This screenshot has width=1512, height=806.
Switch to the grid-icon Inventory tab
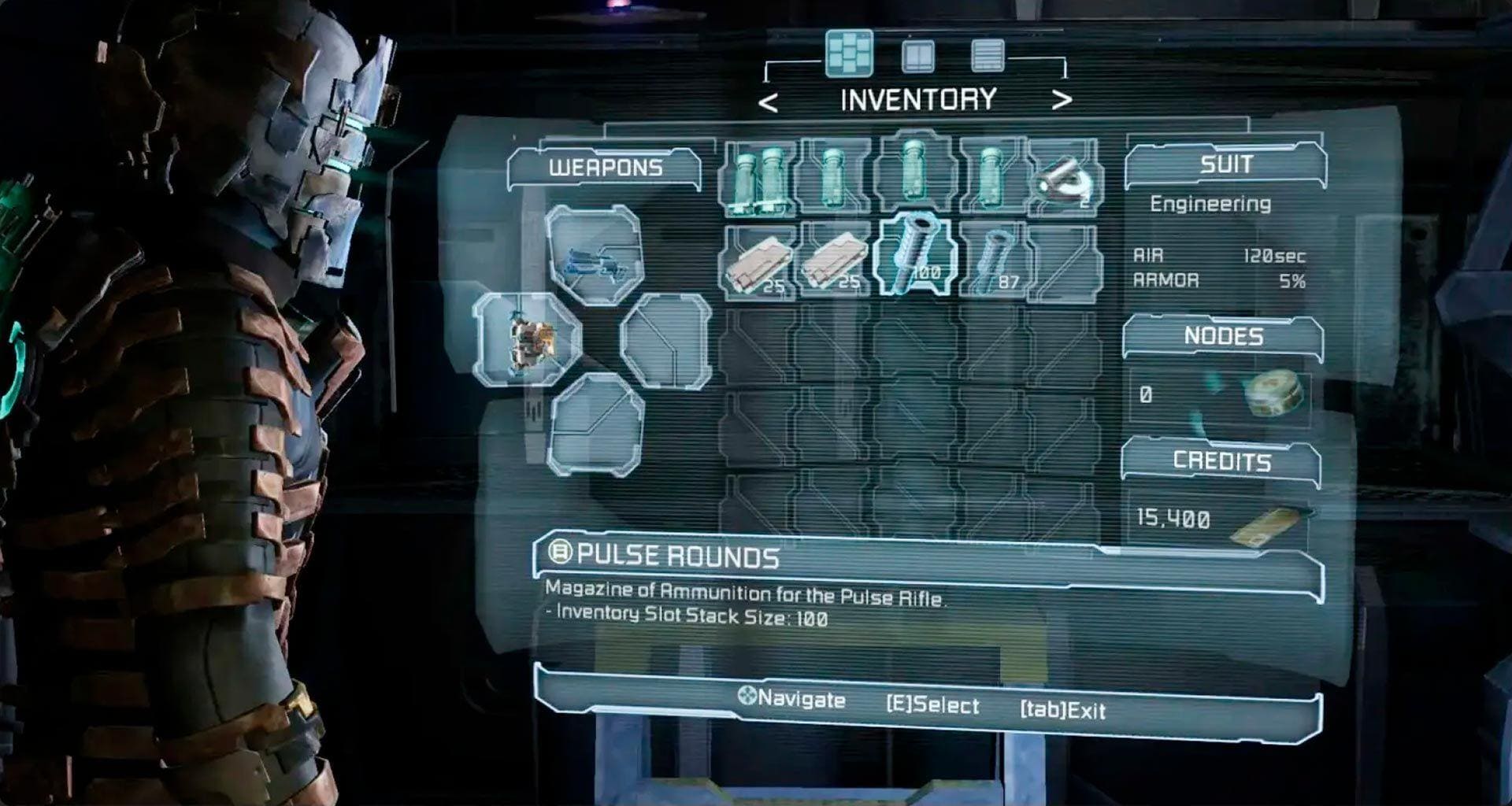(x=848, y=54)
